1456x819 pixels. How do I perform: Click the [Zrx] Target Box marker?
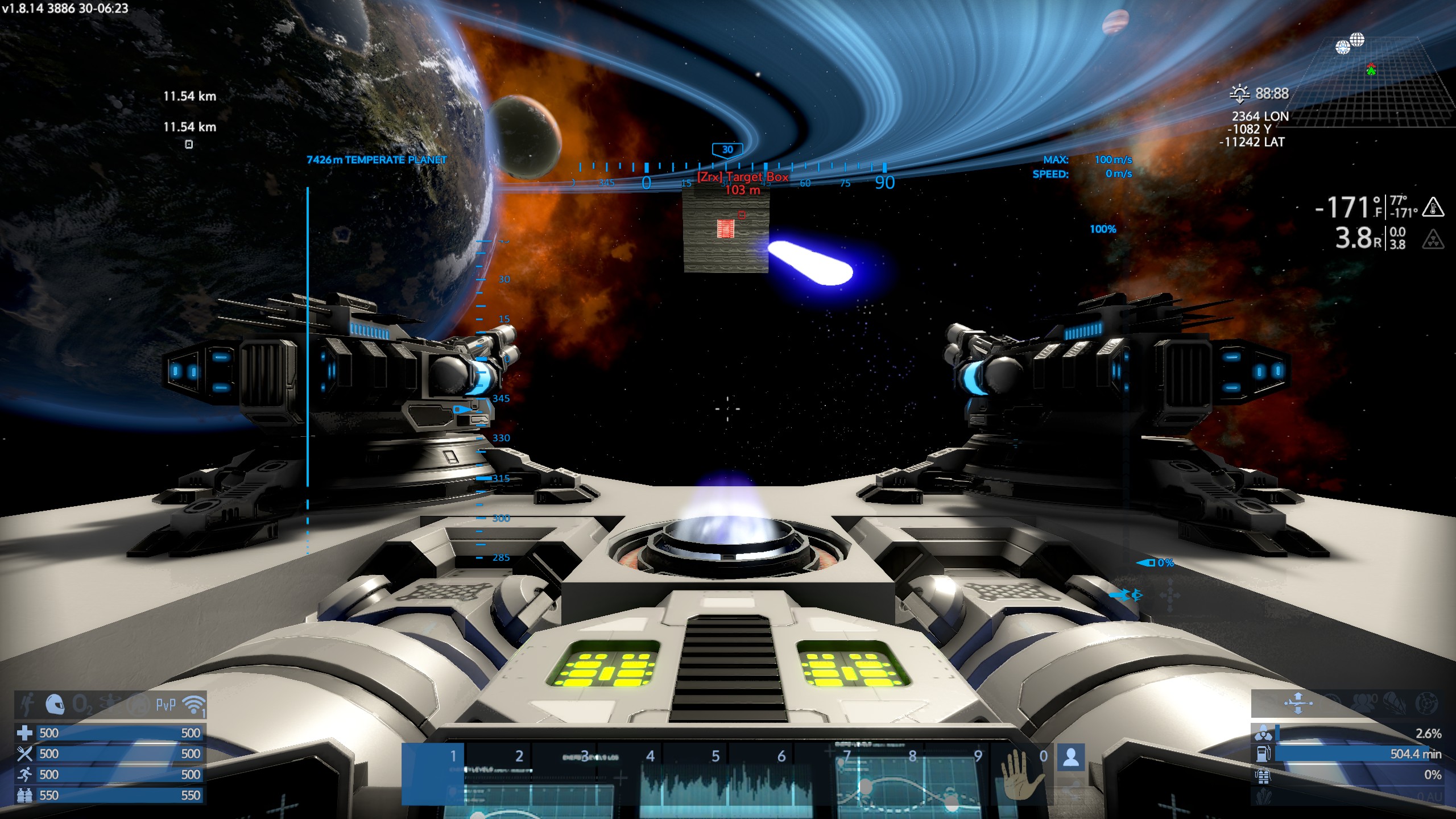743,177
